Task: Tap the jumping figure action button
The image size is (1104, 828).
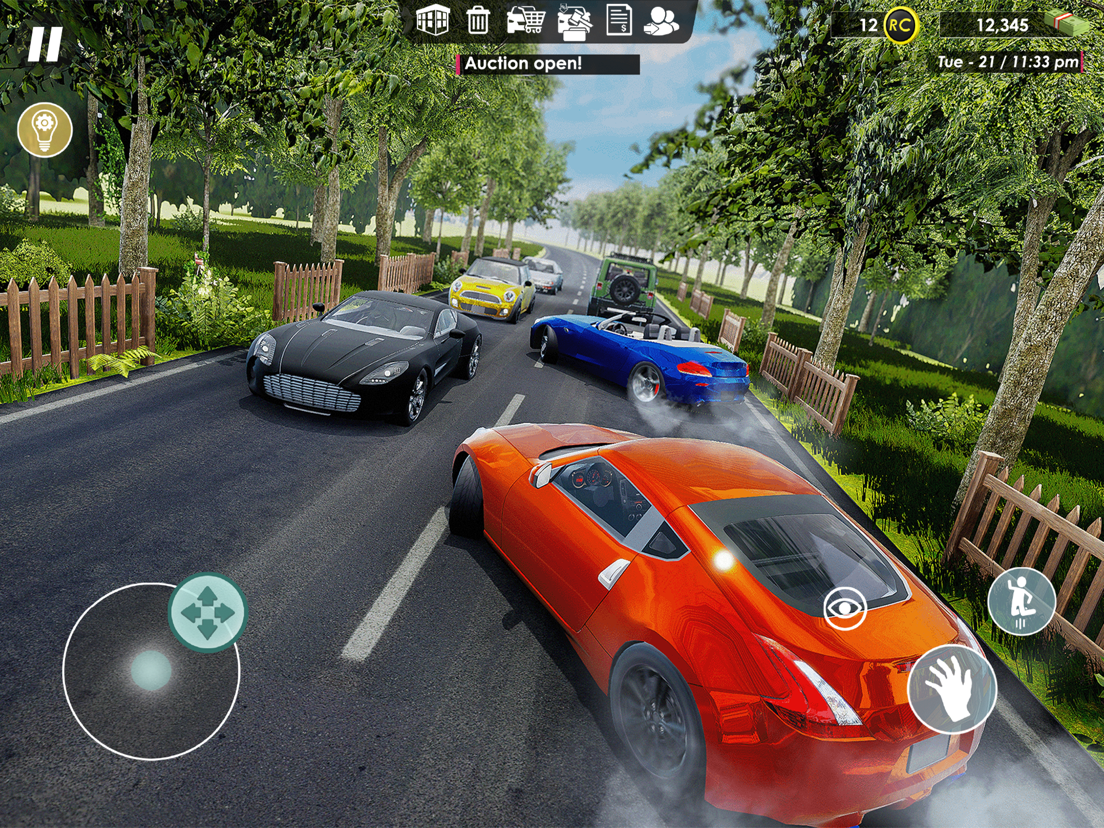Action: (x=1021, y=602)
